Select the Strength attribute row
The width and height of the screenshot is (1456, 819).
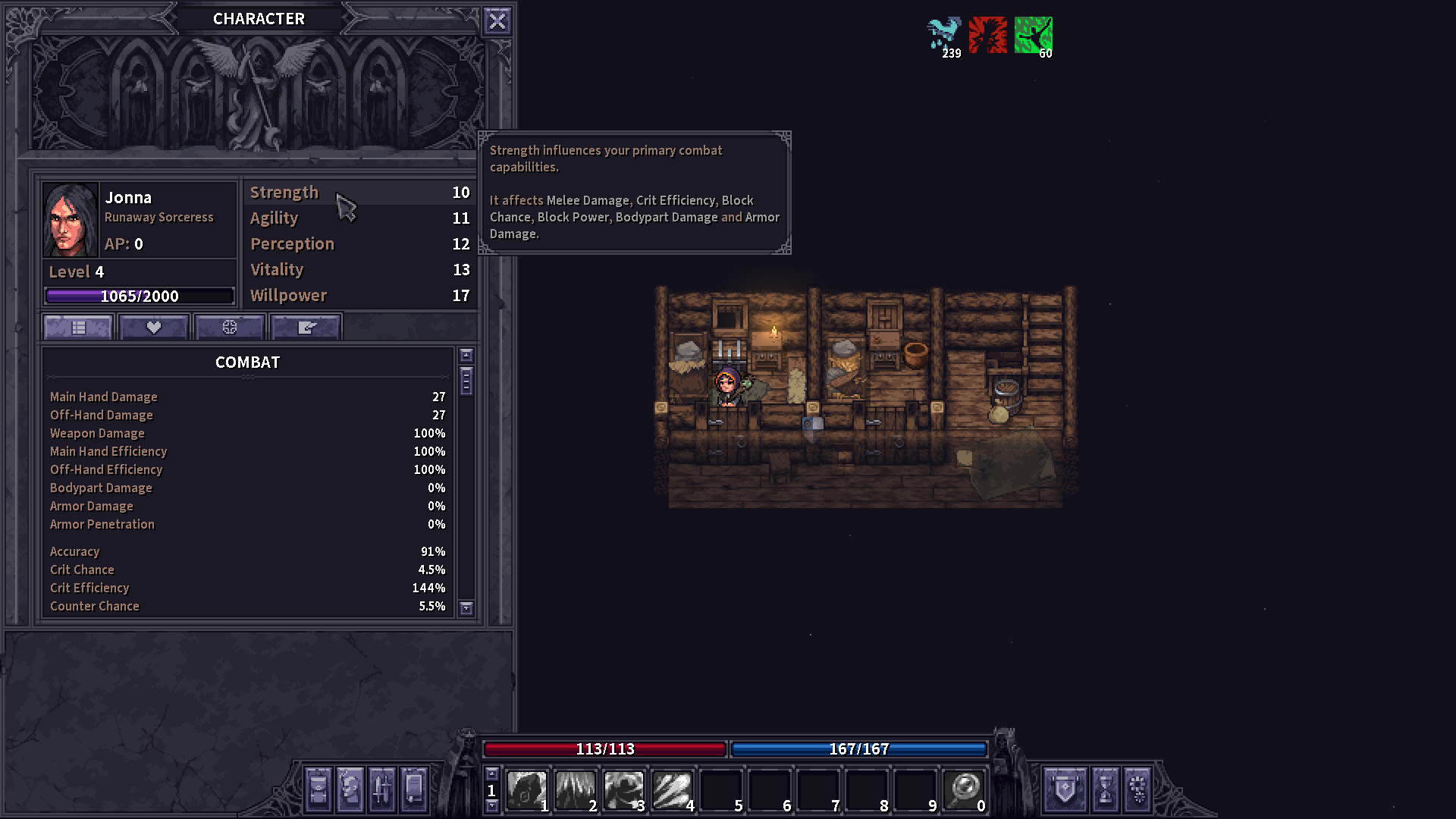pos(359,193)
